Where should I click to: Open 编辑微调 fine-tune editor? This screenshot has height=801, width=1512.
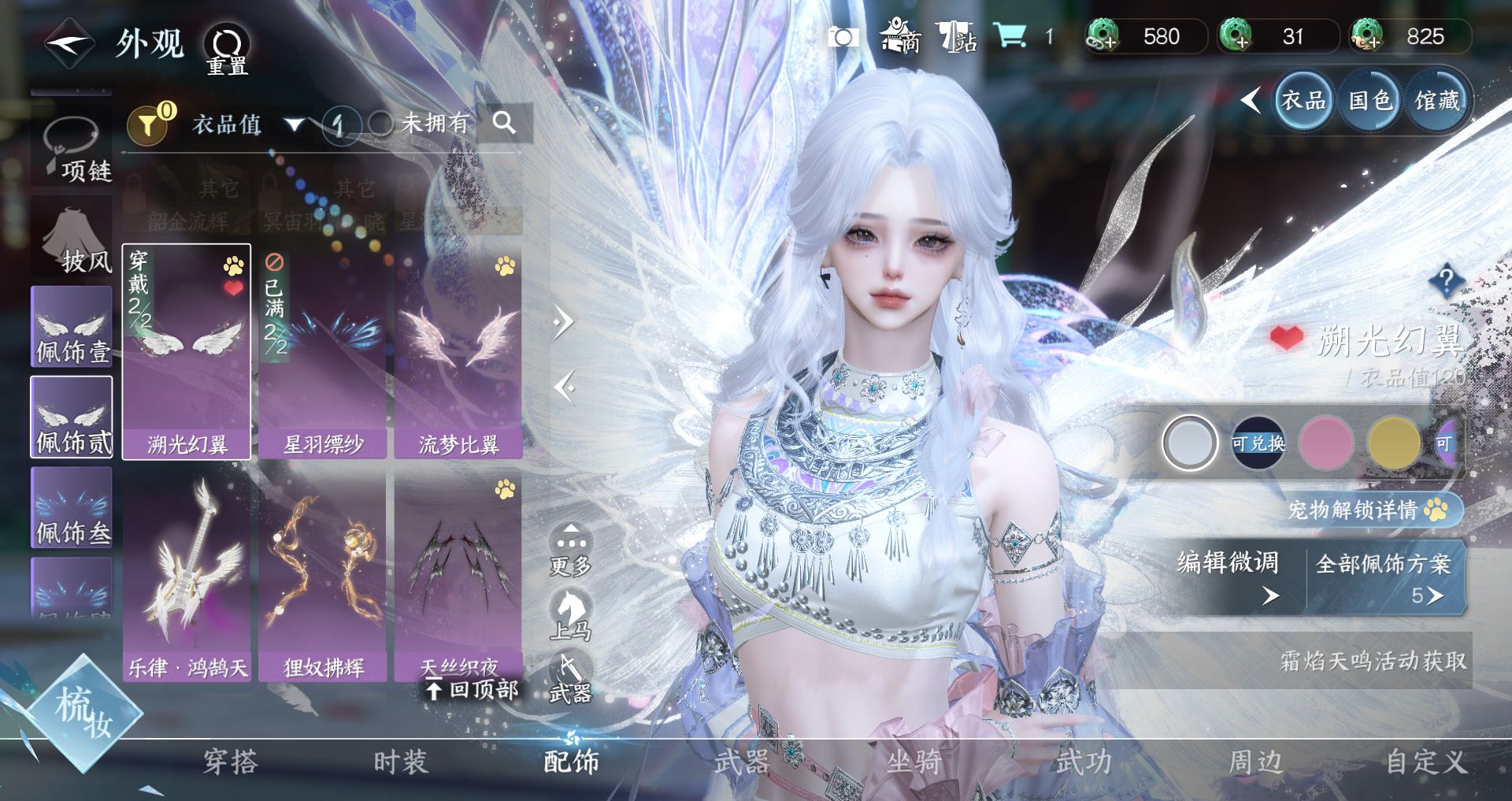point(1228,575)
